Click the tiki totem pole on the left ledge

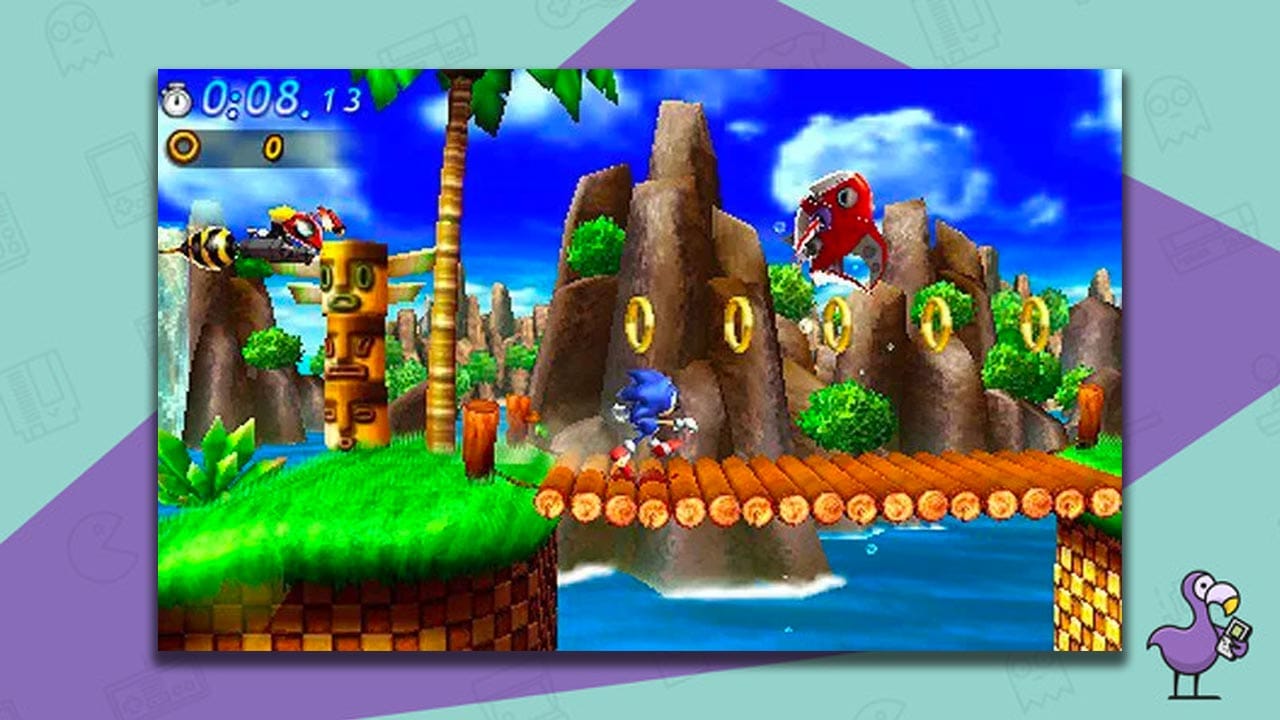[352, 345]
